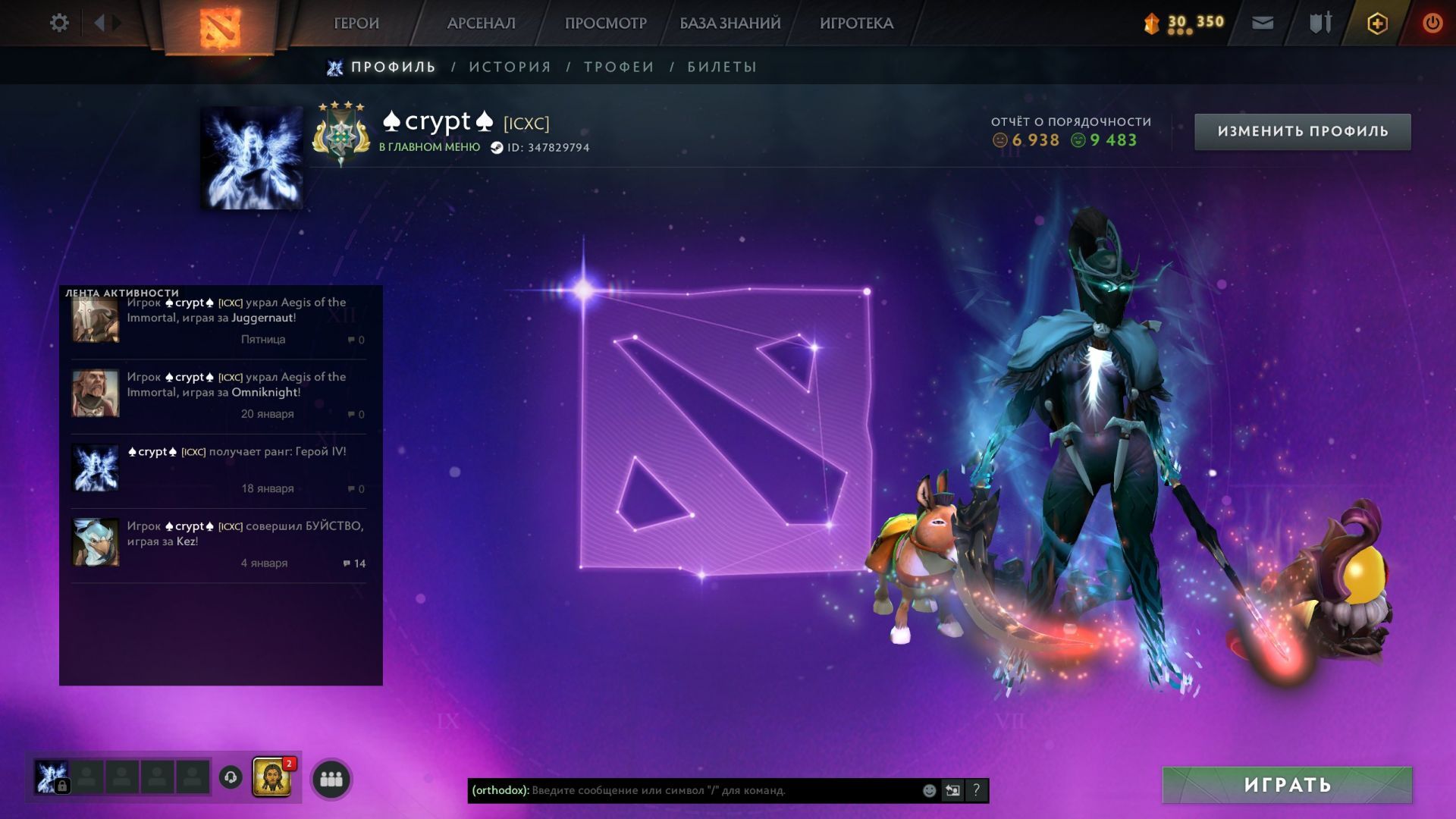
Task: Go to the АРСЕНАЛ section
Action: 481,24
